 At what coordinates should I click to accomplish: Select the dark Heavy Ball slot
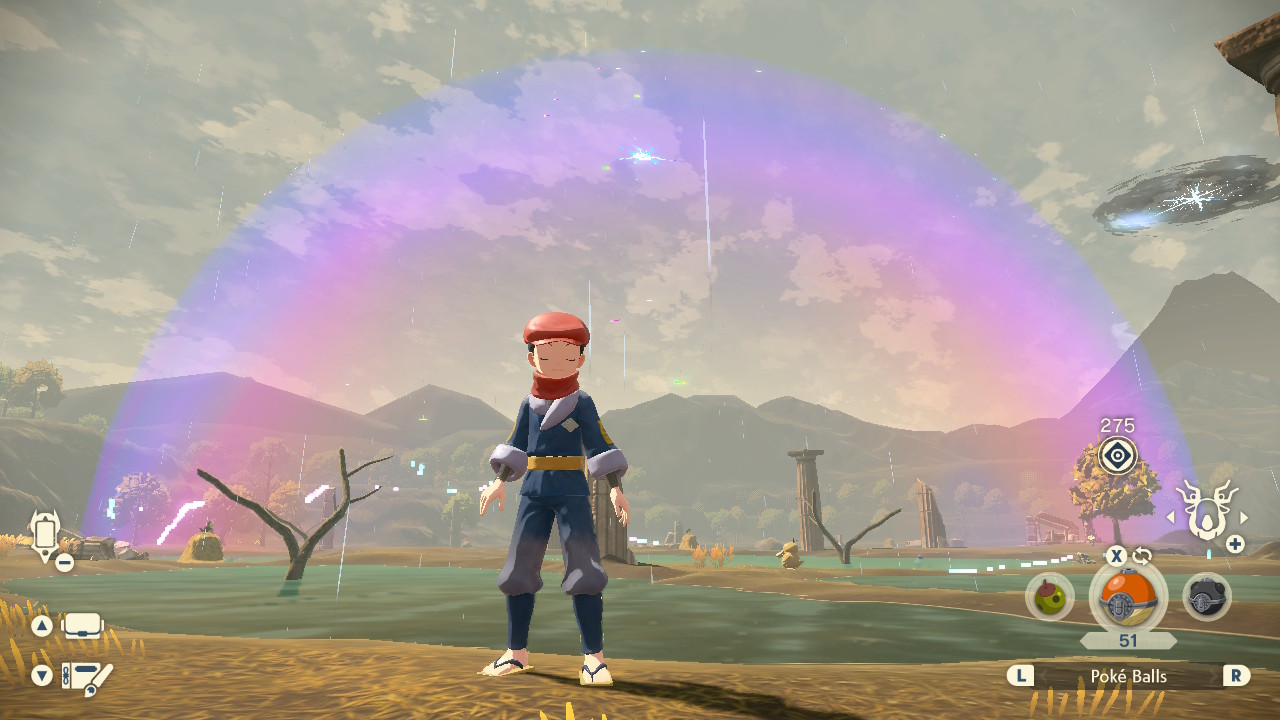click(x=1207, y=597)
